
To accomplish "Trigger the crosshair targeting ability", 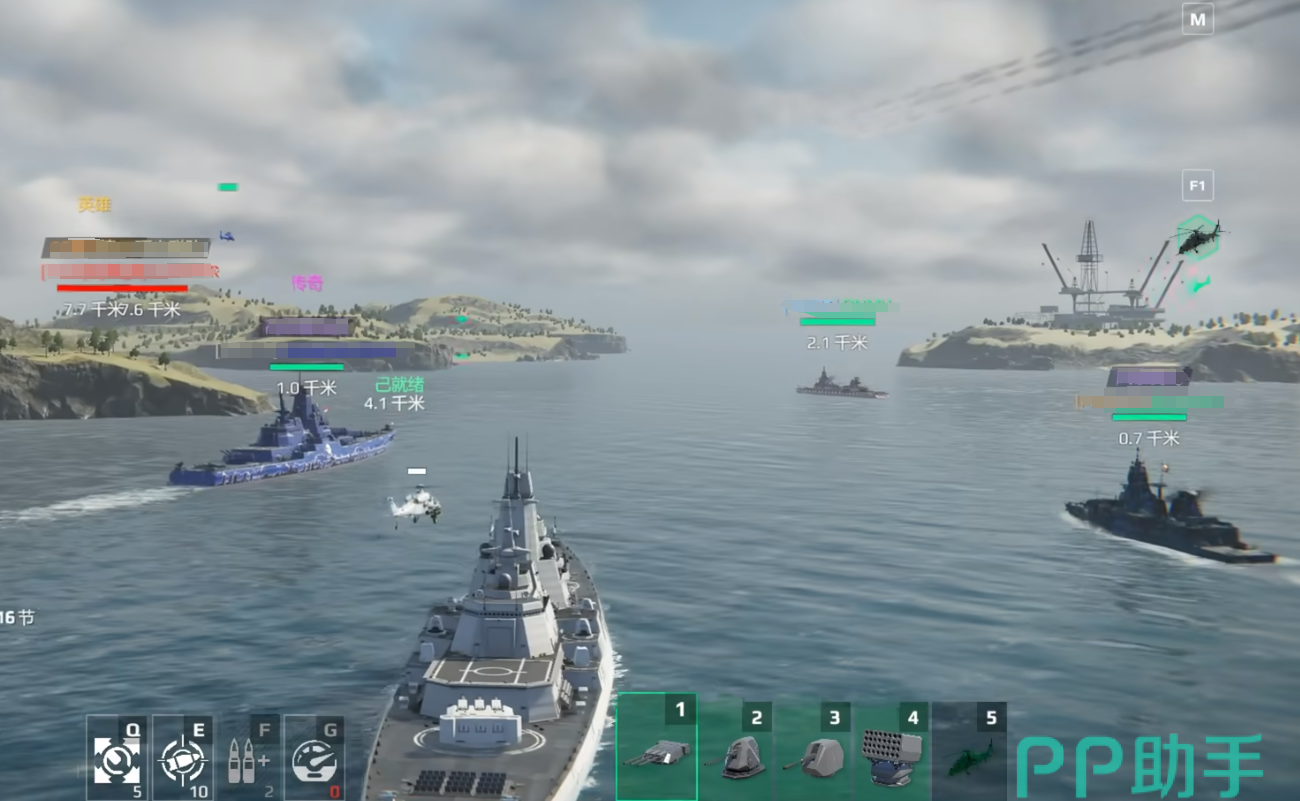I will (x=182, y=757).
